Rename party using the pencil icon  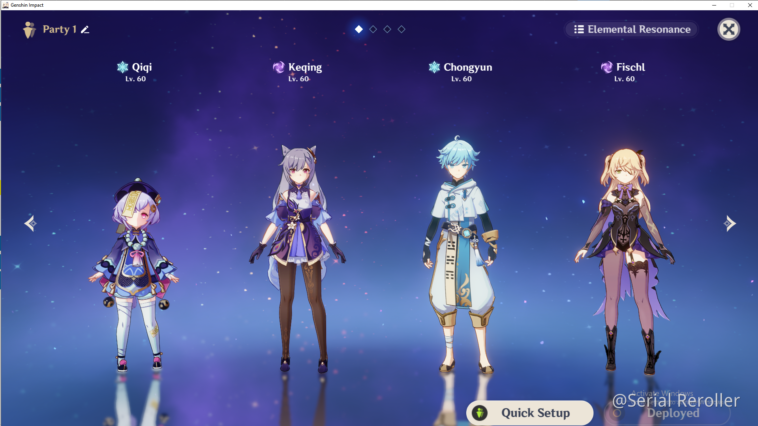click(x=85, y=30)
